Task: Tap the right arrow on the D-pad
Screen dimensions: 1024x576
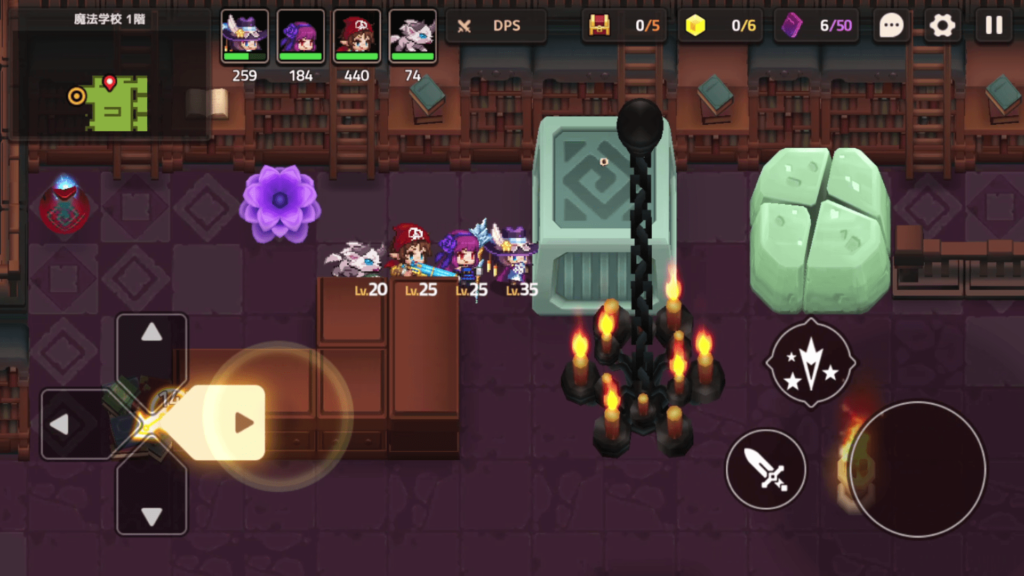Action: tap(243, 423)
